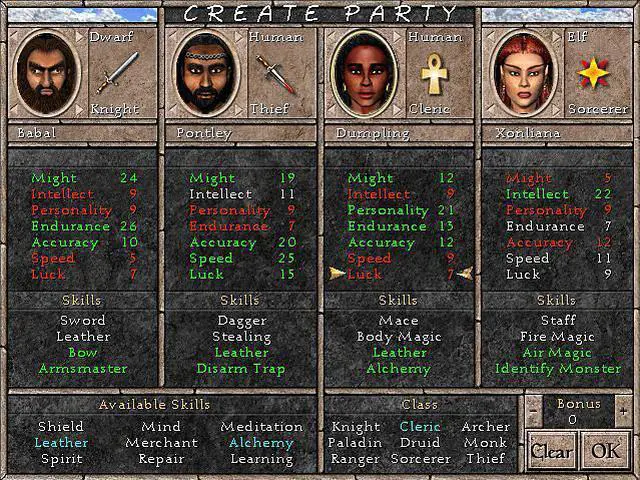The height and width of the screenshot is (480, 640).
Task: Select the Paladin class
Action: [354, 442]
